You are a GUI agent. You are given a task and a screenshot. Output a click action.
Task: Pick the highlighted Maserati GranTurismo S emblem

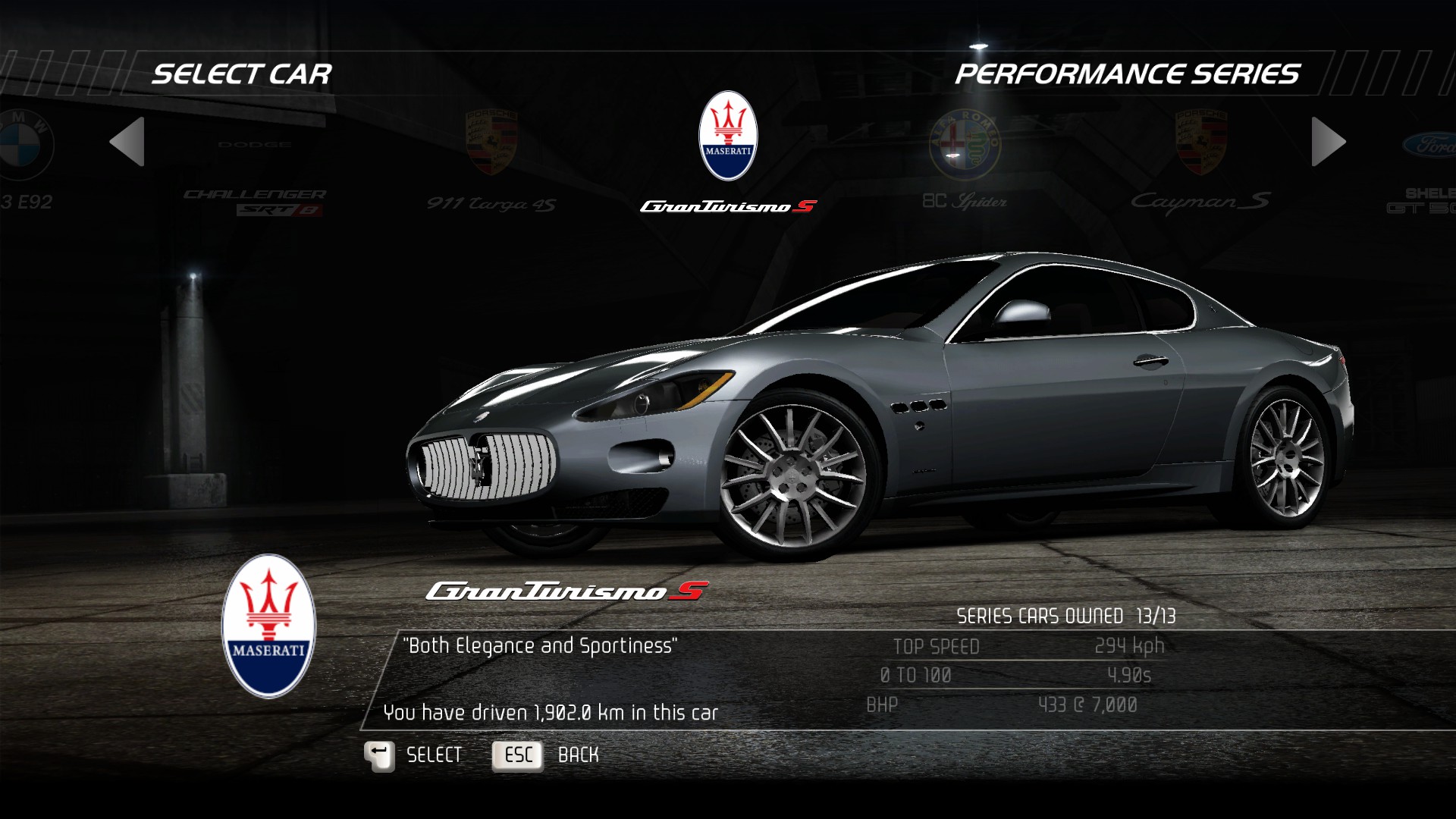coord(728,136)
